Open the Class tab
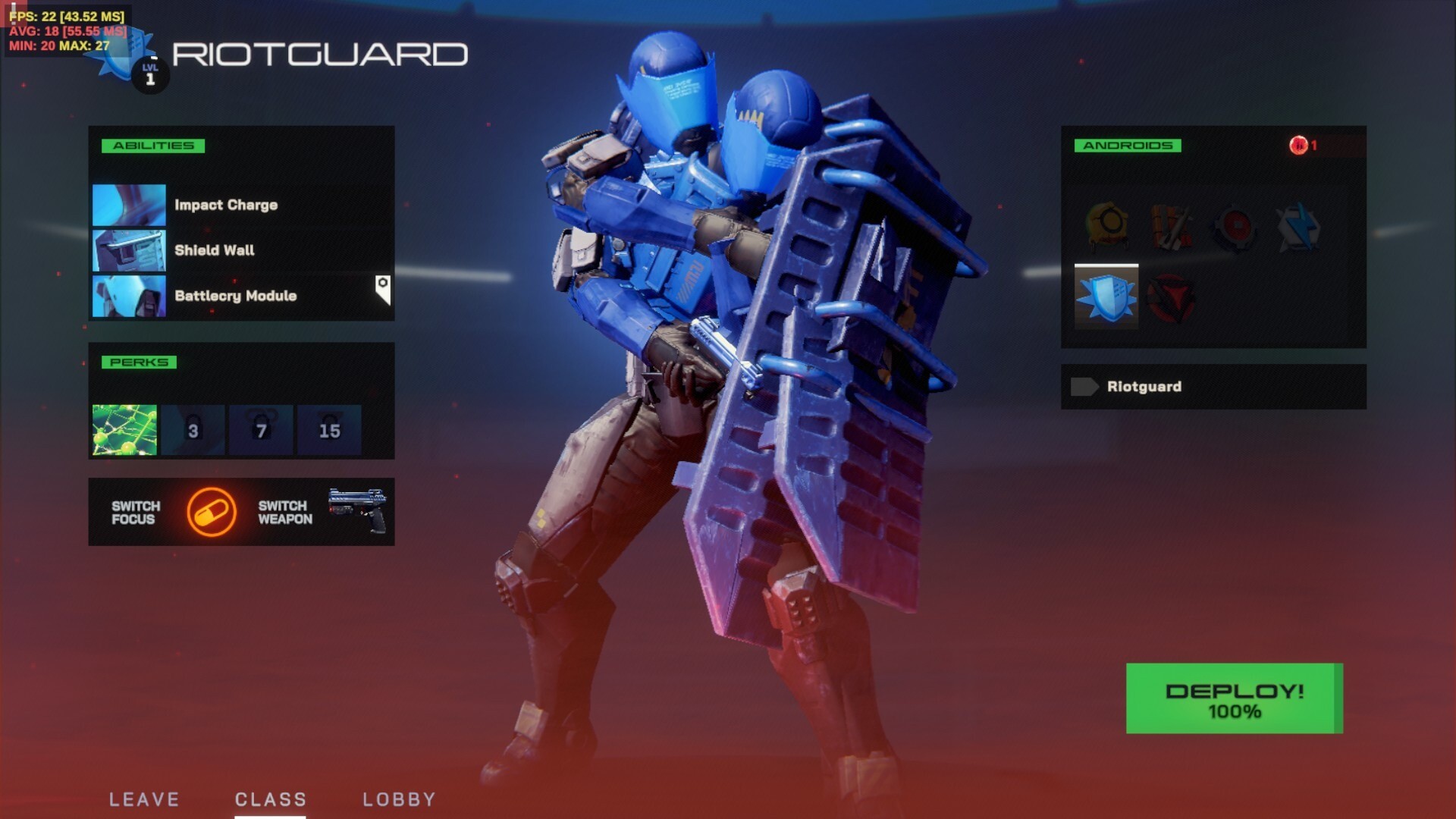 click(270, 799)
